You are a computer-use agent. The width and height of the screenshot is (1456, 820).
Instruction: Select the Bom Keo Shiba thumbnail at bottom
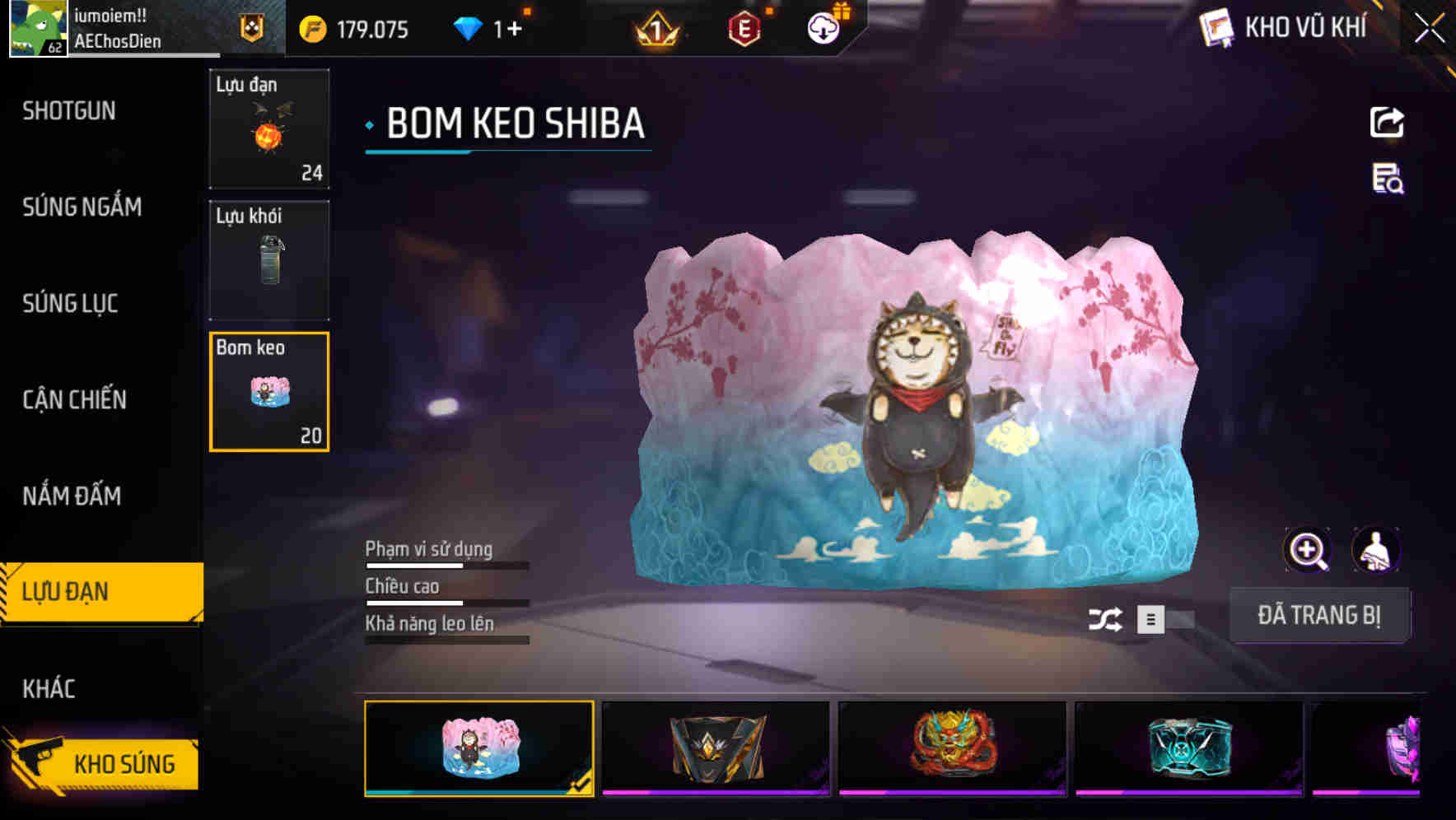click(480, 747)
